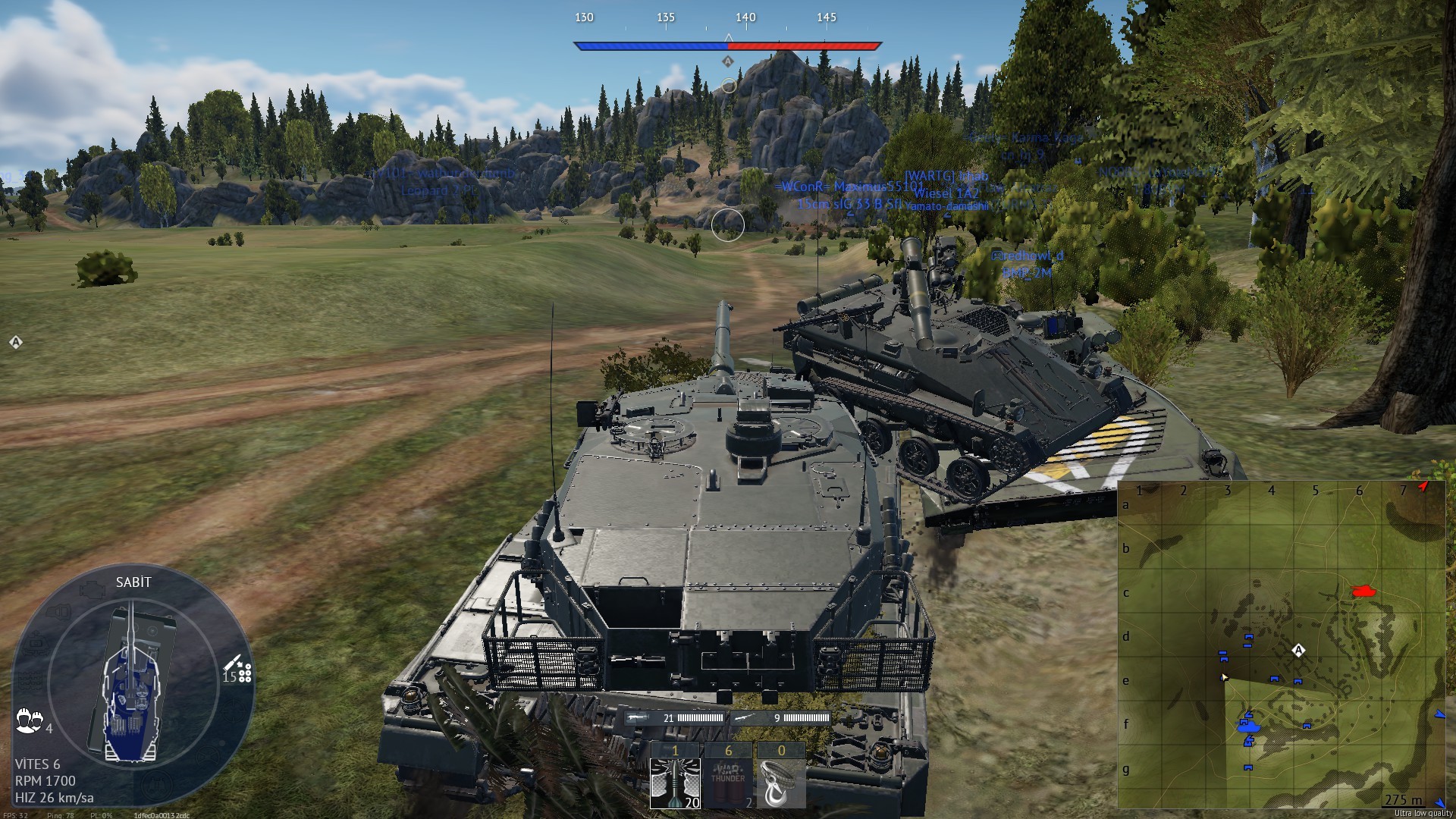Activate the War Thunder extinguisher slot 6
The height and width of the screenshot is (819, 1456).
click(x=728, y=776)
